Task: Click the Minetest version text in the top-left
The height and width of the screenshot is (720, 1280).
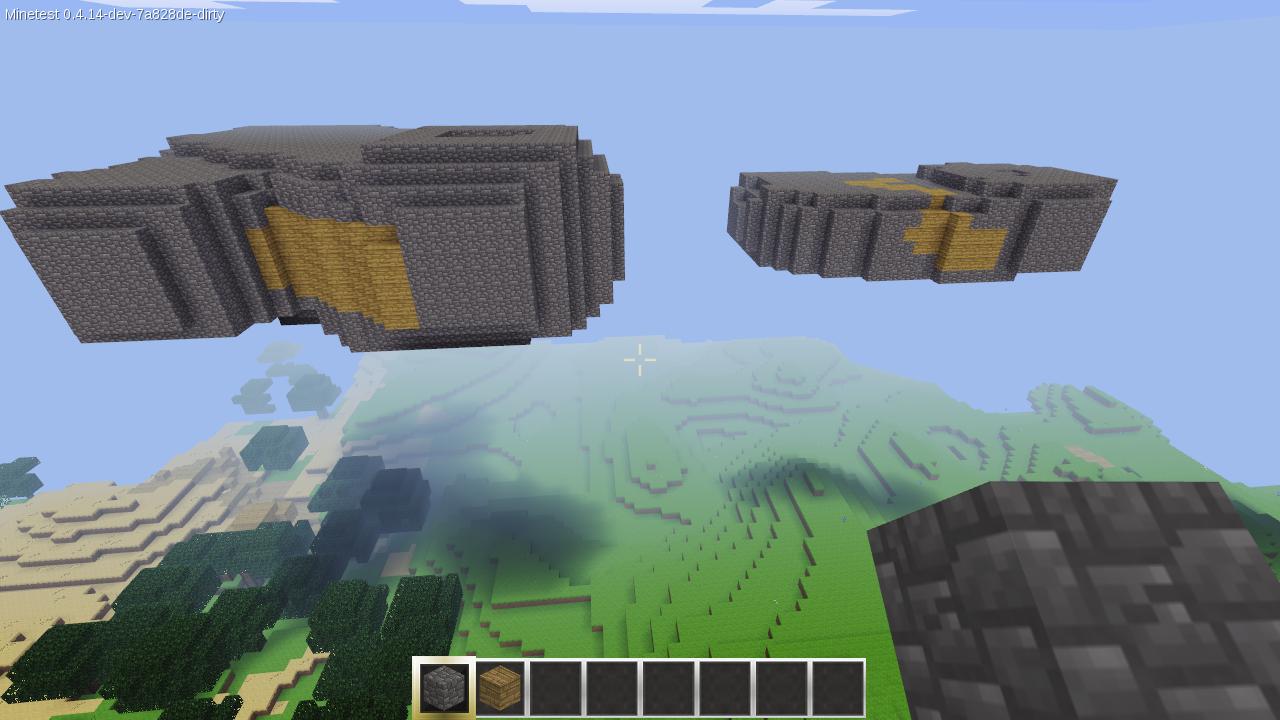Action: (x=113, y=15)
